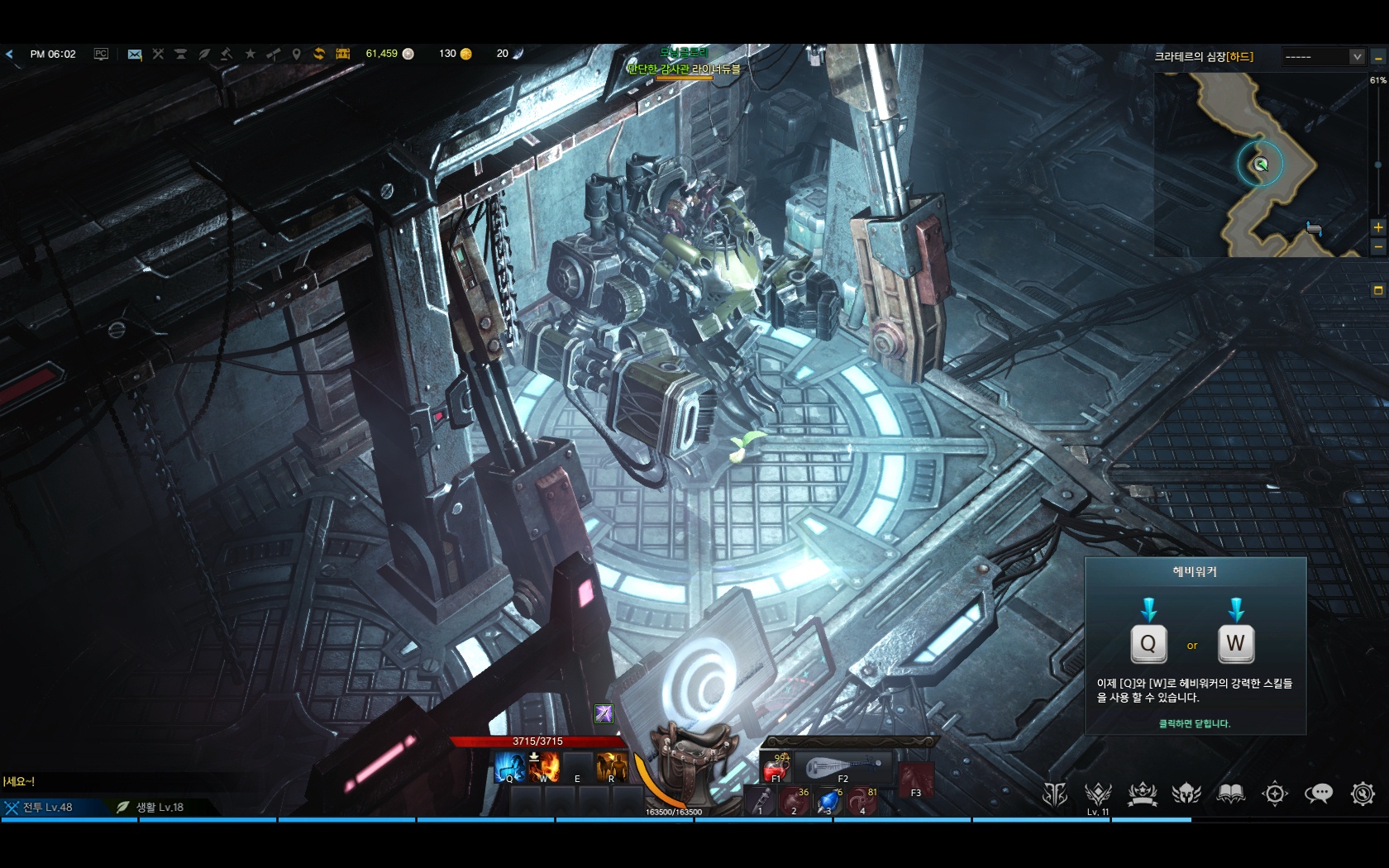Zoom in the minimap with plus button
1389x868 pixels.
tap(1377, 227)
